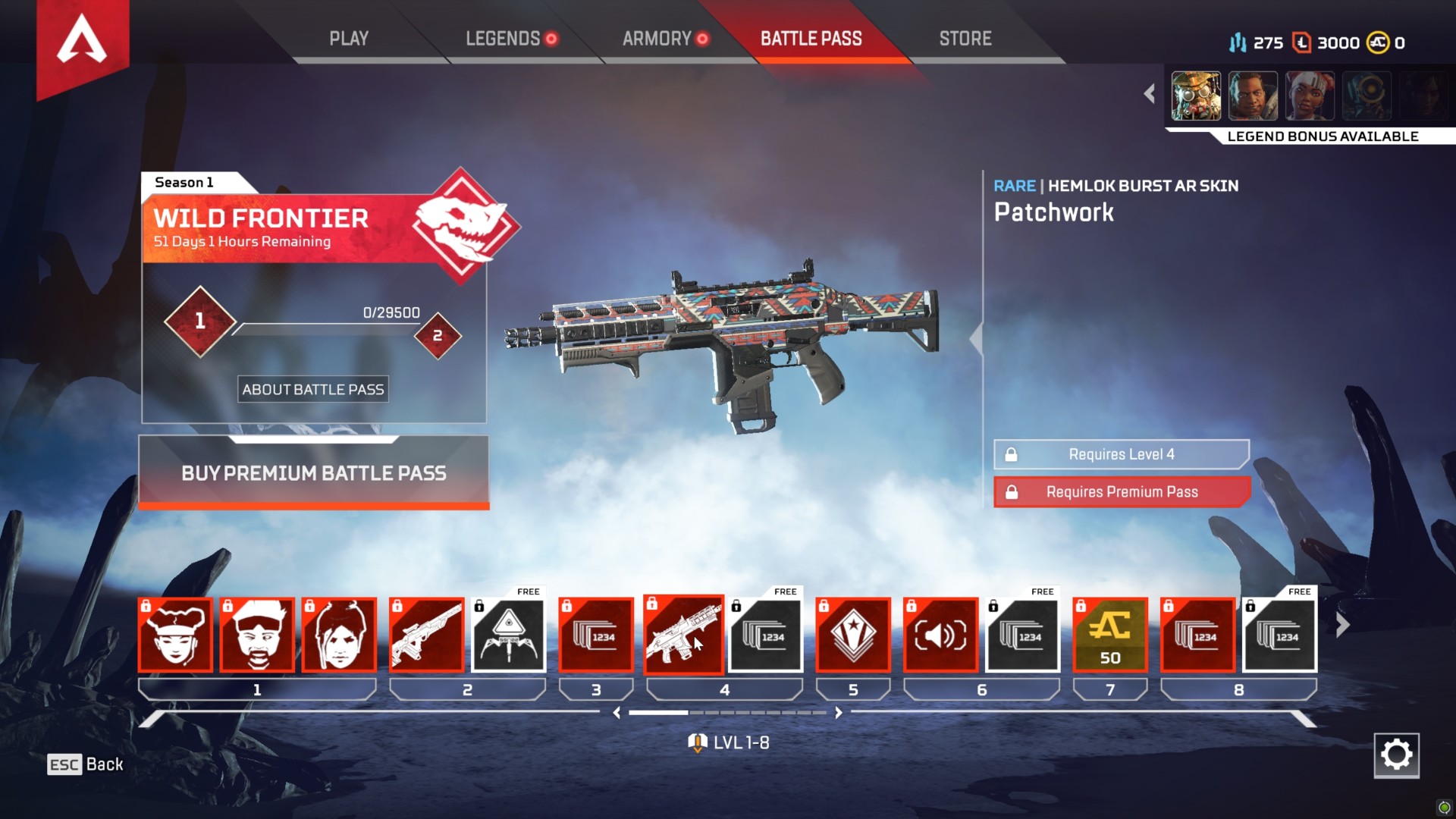The height and width of the screenshot is (819, 1456).
Task: Choose the Lifeline character skin reward
Action: coord(175,635)
